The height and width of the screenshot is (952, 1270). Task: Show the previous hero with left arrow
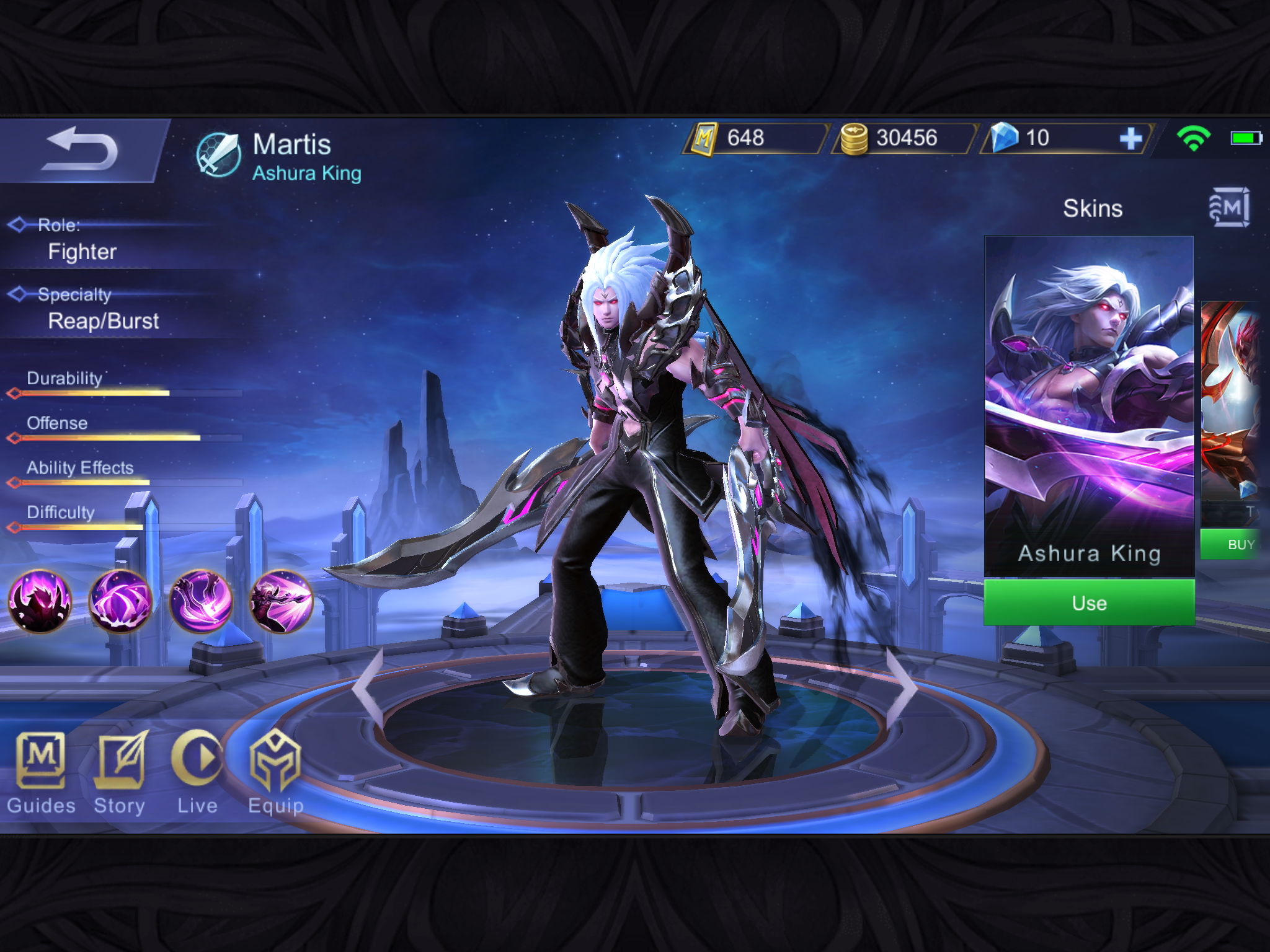(x=368, y=687)
